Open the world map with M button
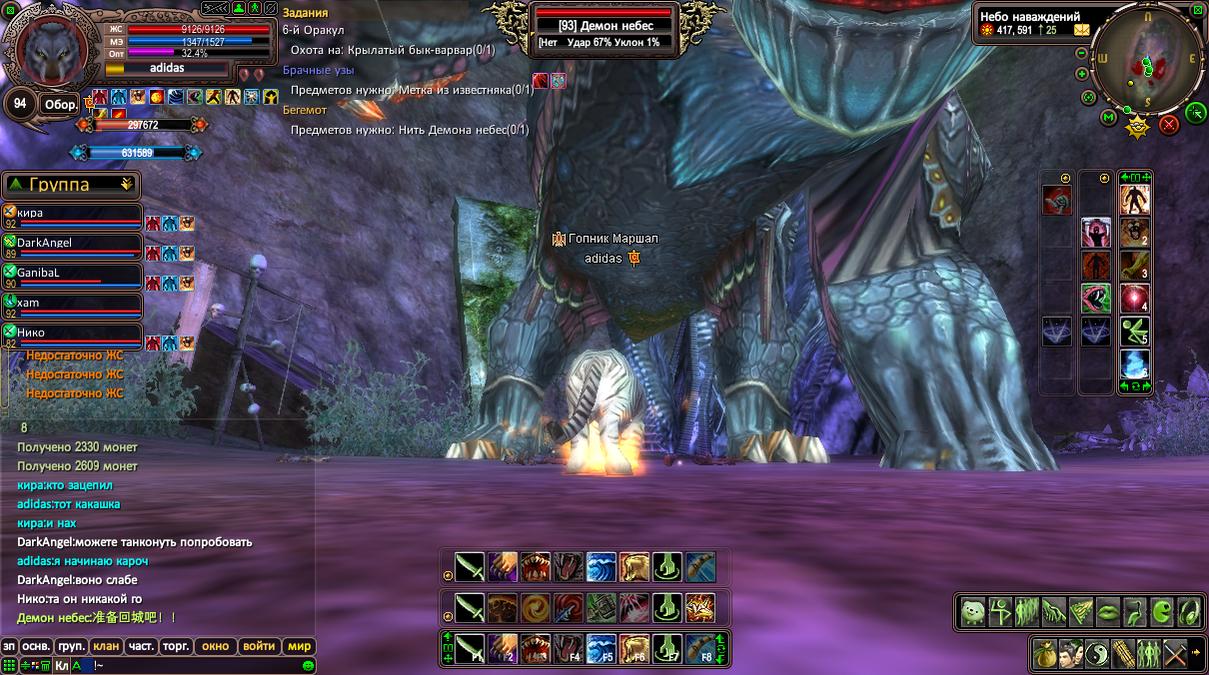The height and width of the screenshot is (675, 1209). [1108, 118]
